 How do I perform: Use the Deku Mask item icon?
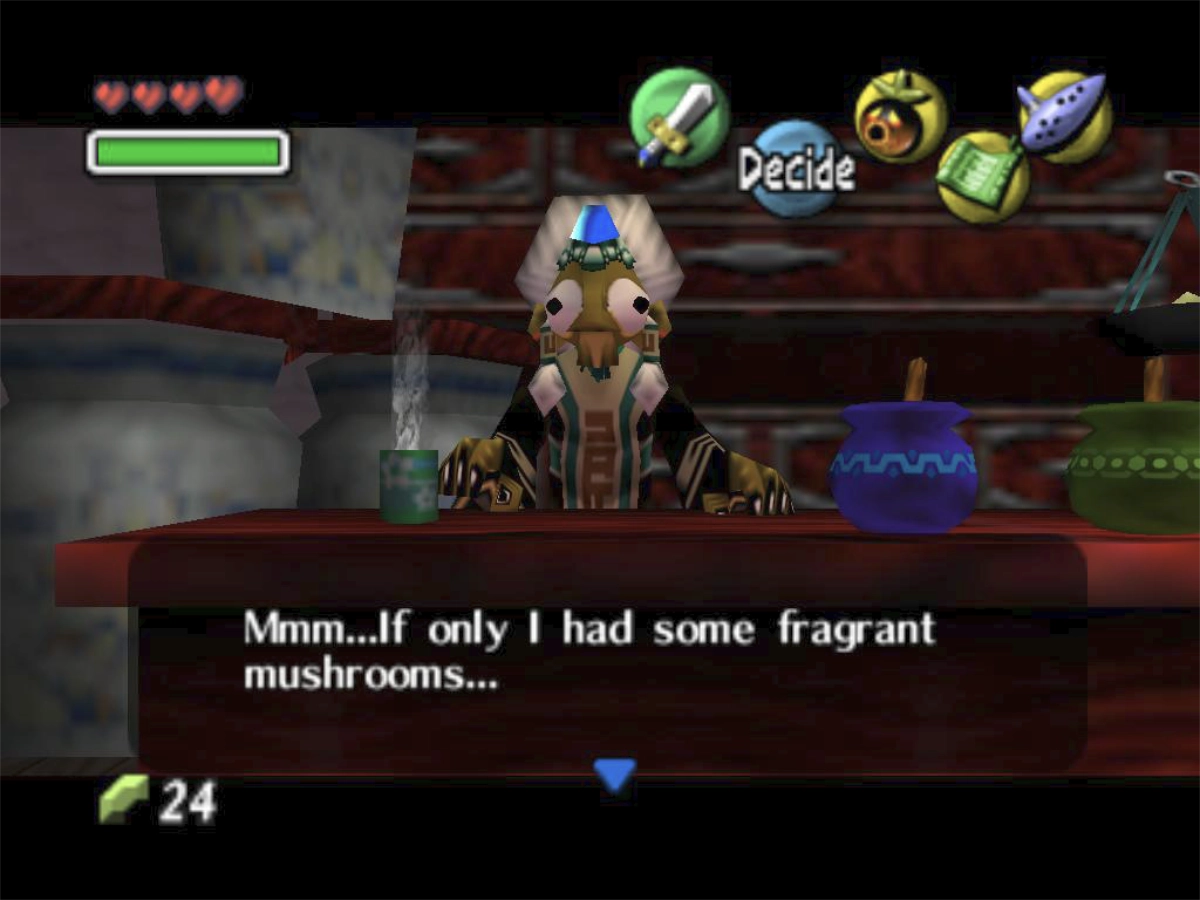coord(900,117)
